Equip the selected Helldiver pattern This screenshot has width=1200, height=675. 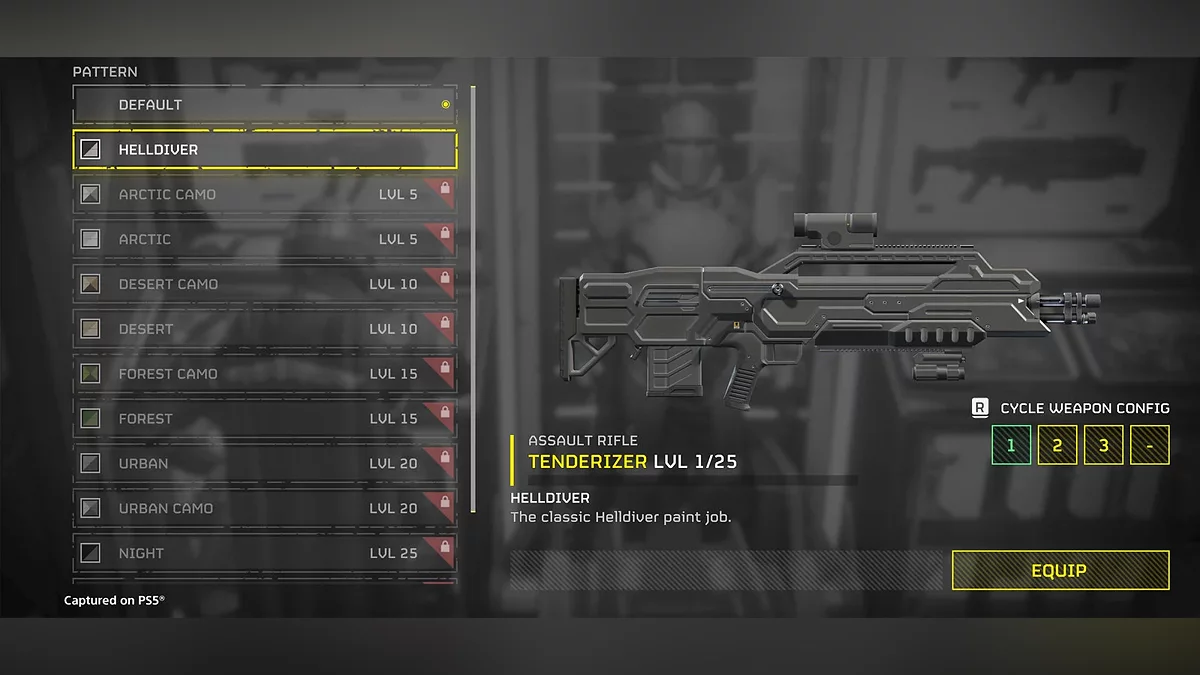point(1060,570)
